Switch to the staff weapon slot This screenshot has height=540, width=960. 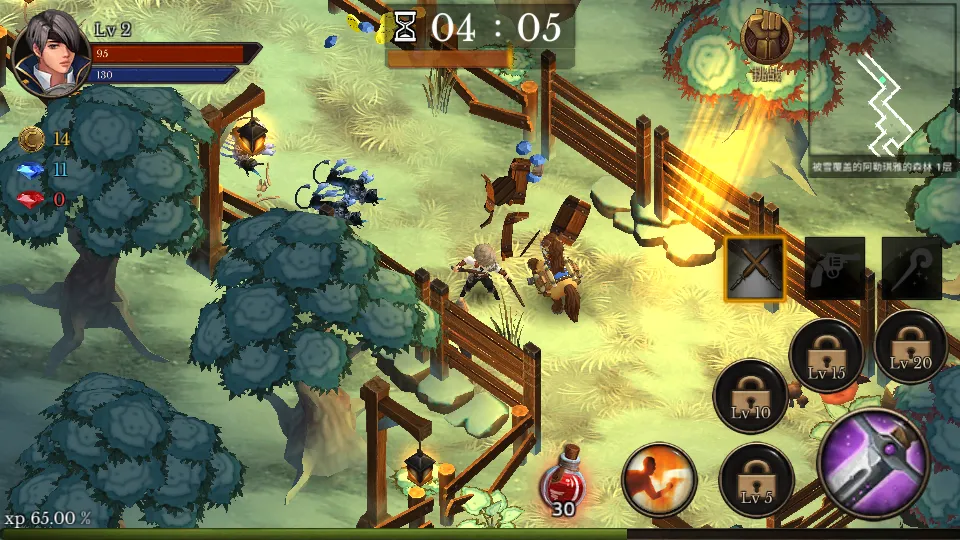[x=911, y=268]
